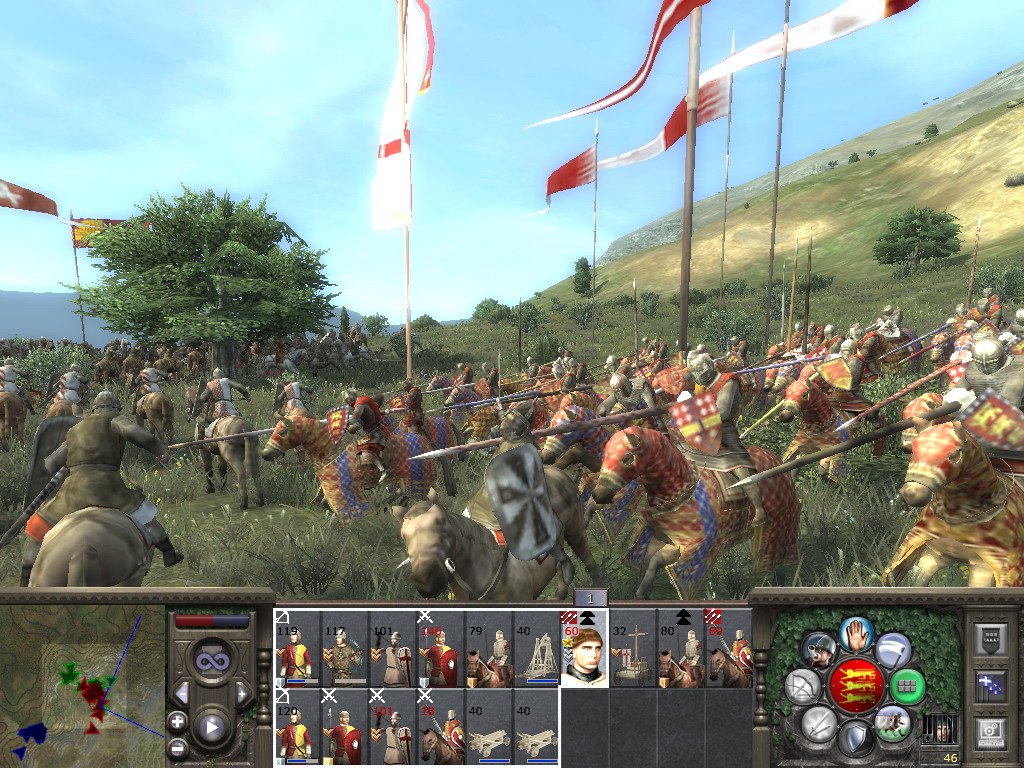
Task: Click the play button for normal speed
Action: point(211,727)
